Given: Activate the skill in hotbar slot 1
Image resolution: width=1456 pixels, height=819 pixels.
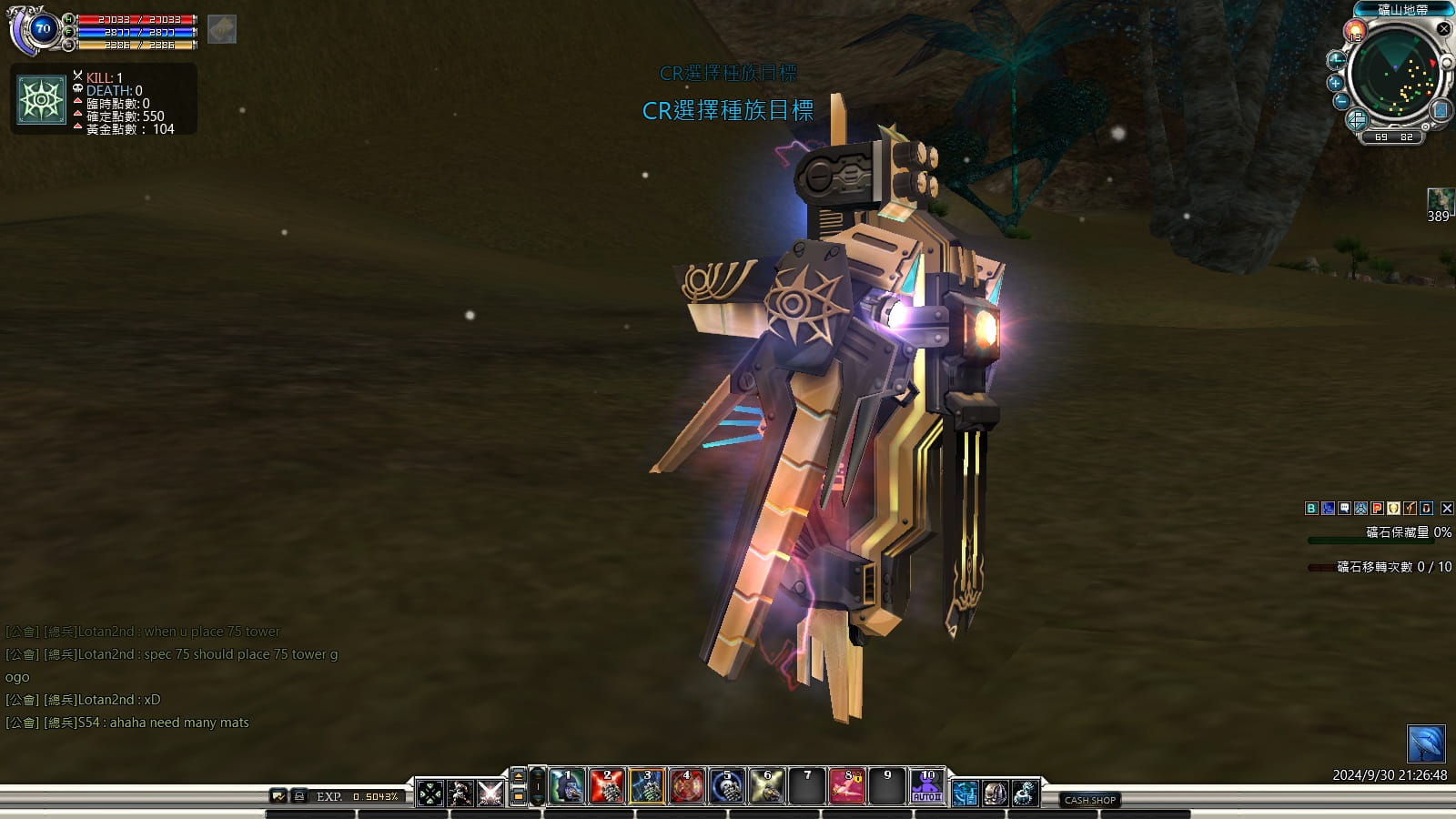Looking at the screenshot, I should point(567,787).
